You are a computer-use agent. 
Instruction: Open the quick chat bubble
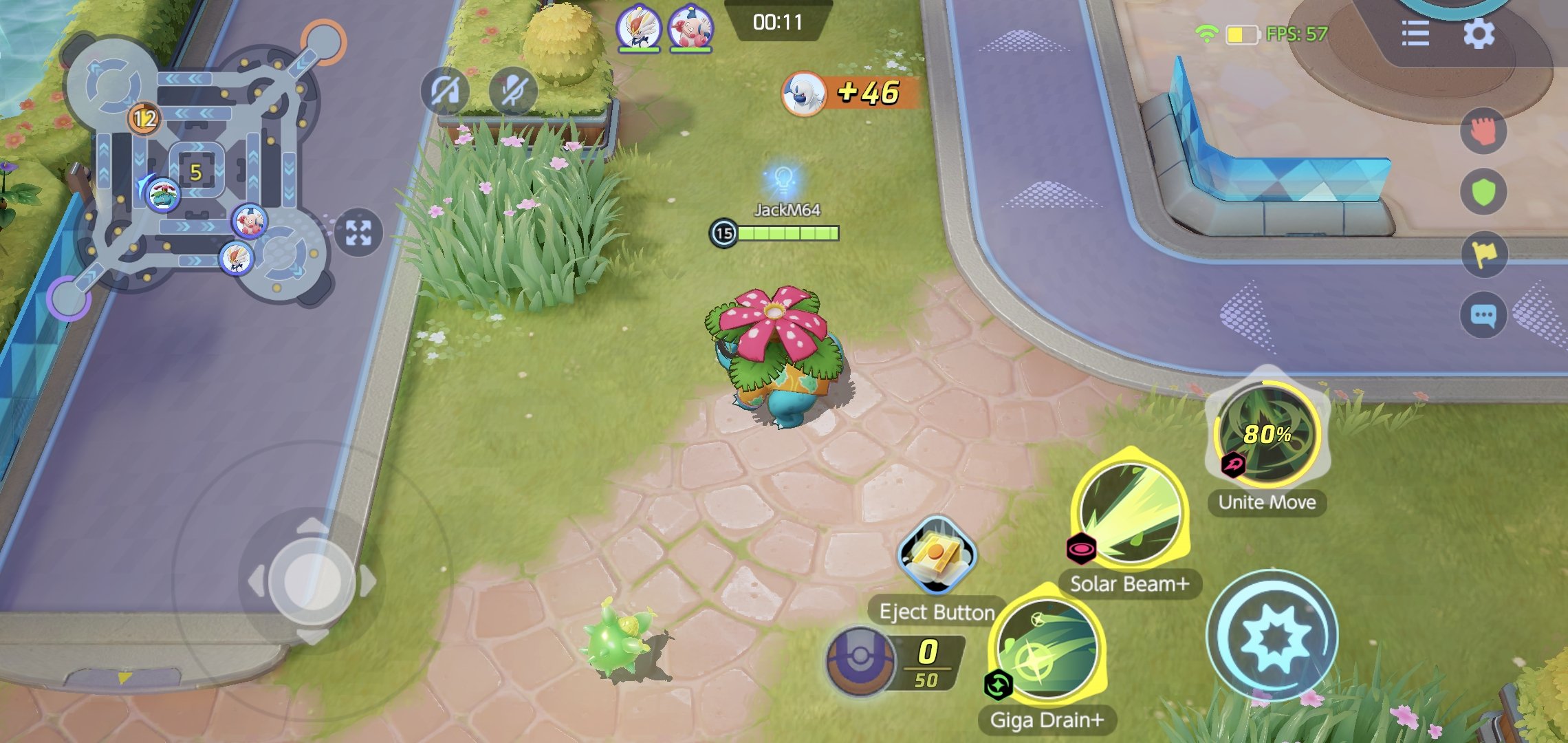[x=1483, y=315]
